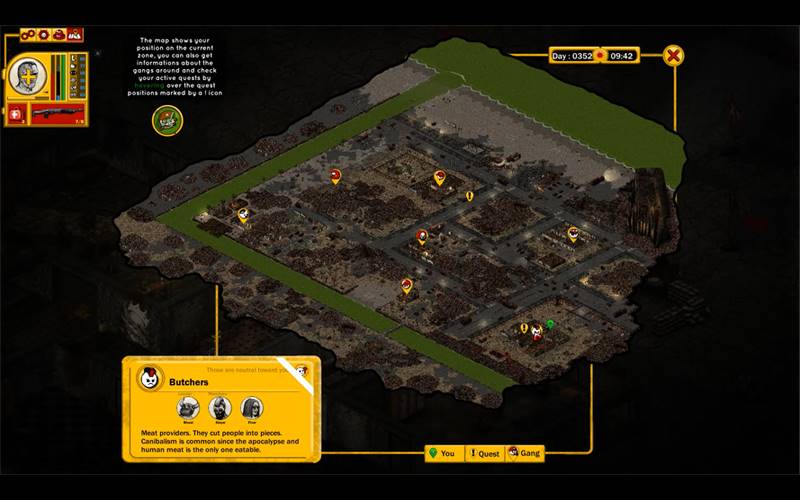Viewport: 800px width, 500px height.
Task: Select the You legend entry
Action: click(443, 453)
